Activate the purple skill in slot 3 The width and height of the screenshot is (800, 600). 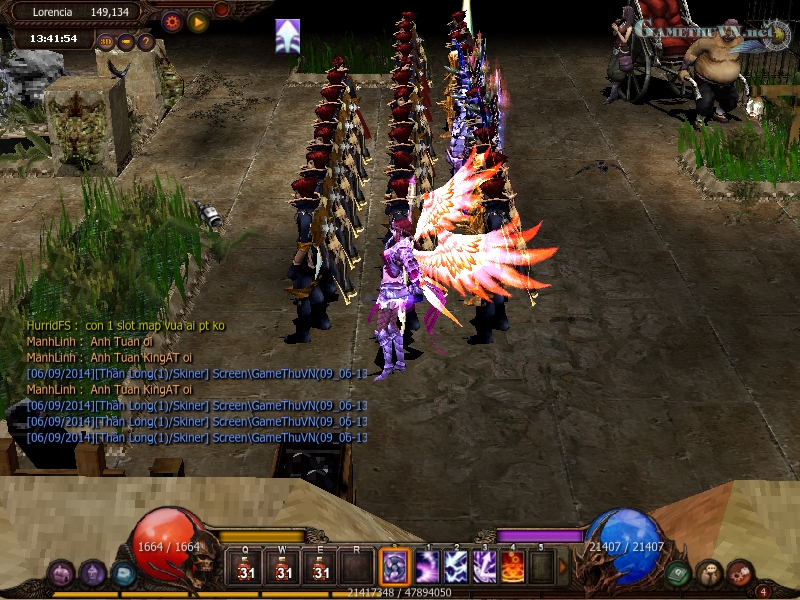click(x=485, y=568)
